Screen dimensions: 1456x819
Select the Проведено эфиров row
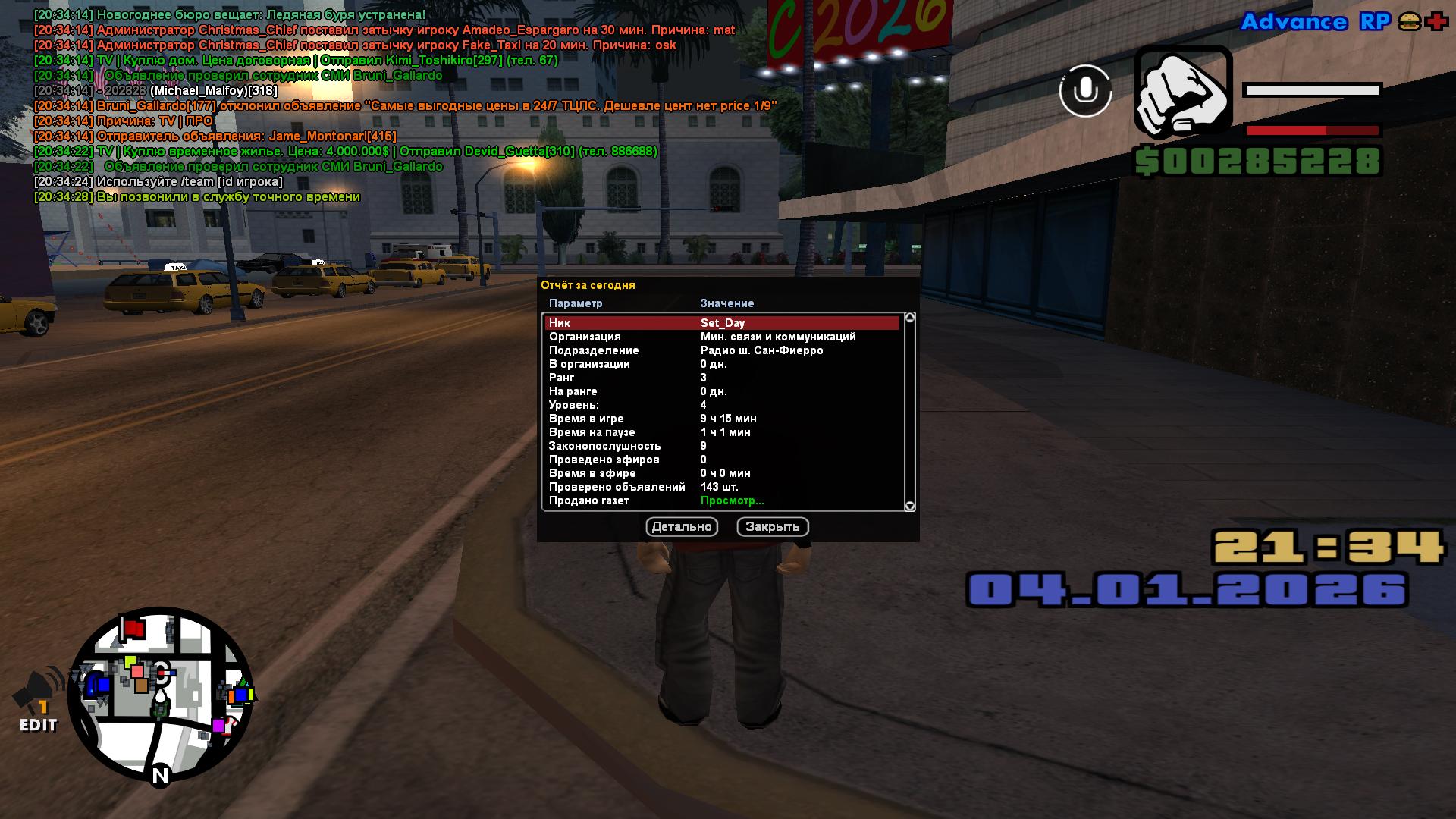coord(722,460)
